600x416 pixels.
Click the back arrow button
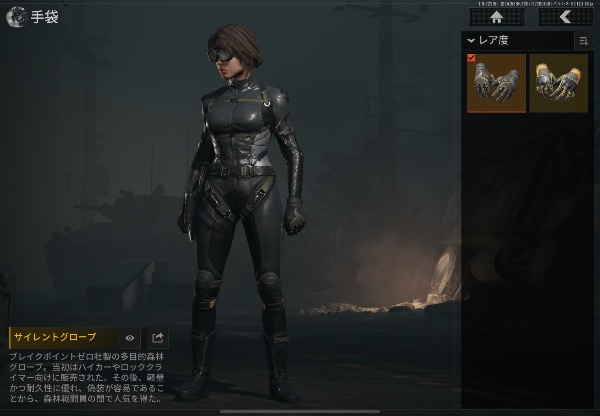pos(565,16)
